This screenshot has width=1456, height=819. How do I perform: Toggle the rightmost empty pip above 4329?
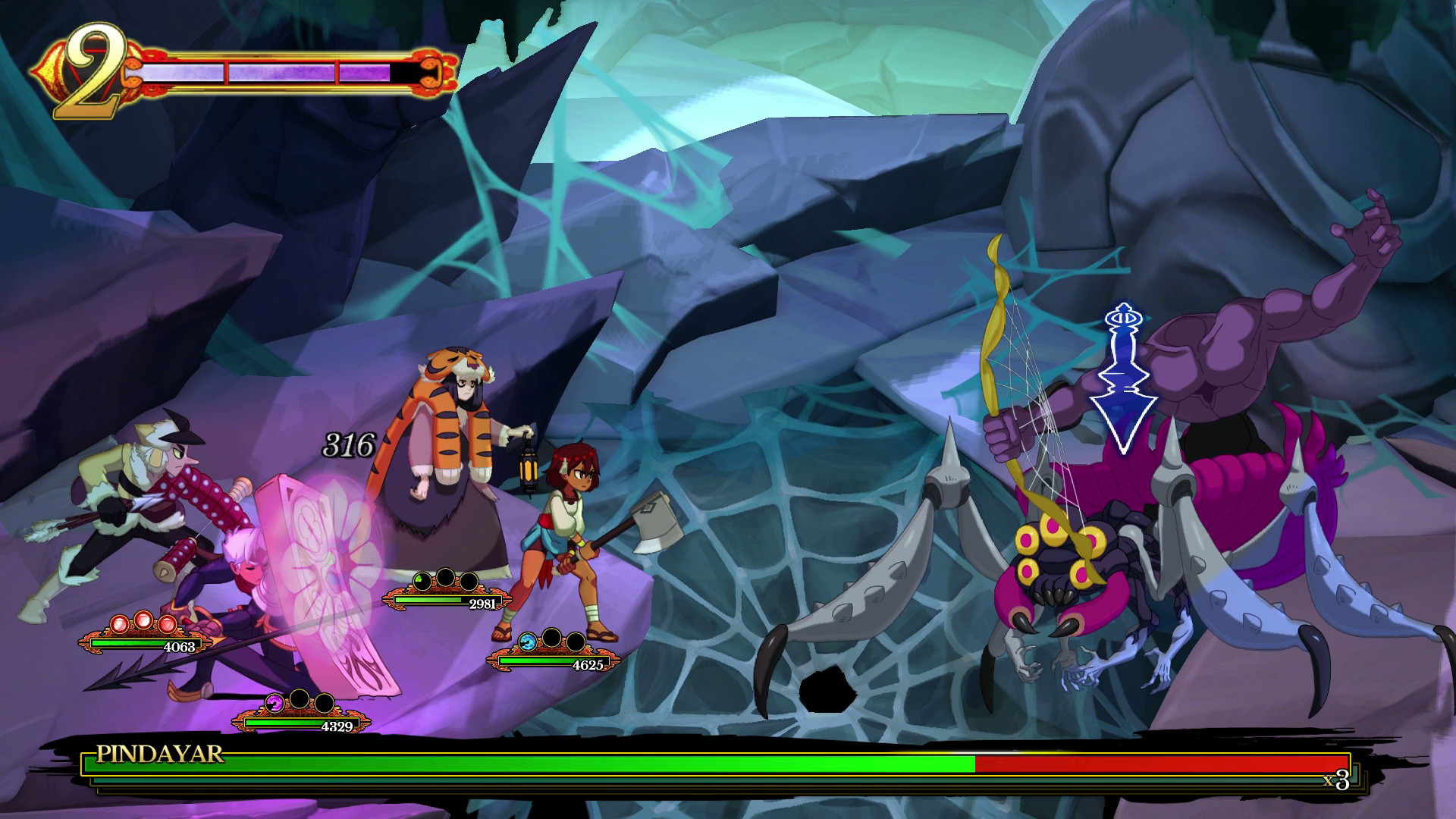[x=324, y=704]
